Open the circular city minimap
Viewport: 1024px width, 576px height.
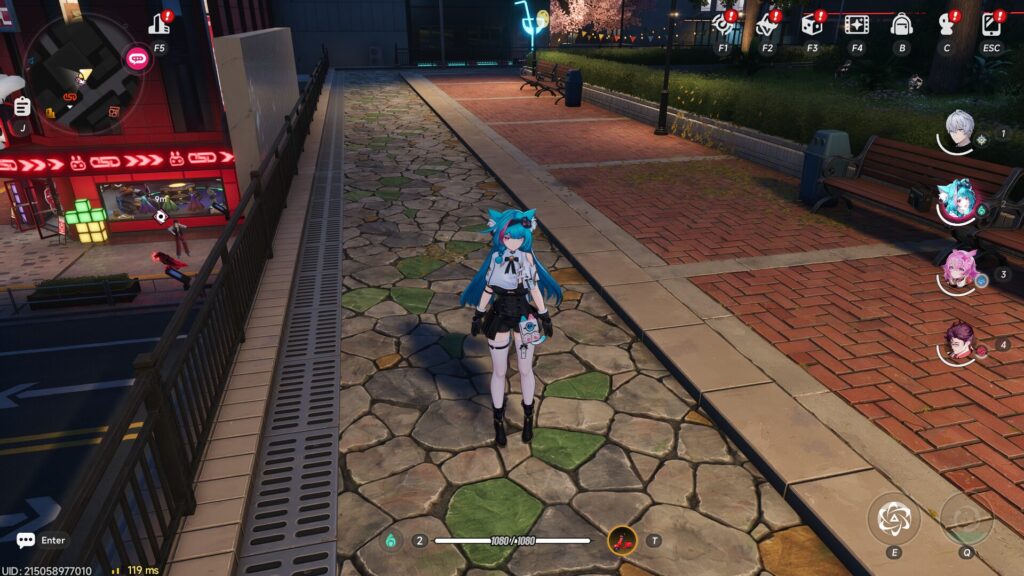(x=83, y=73)
